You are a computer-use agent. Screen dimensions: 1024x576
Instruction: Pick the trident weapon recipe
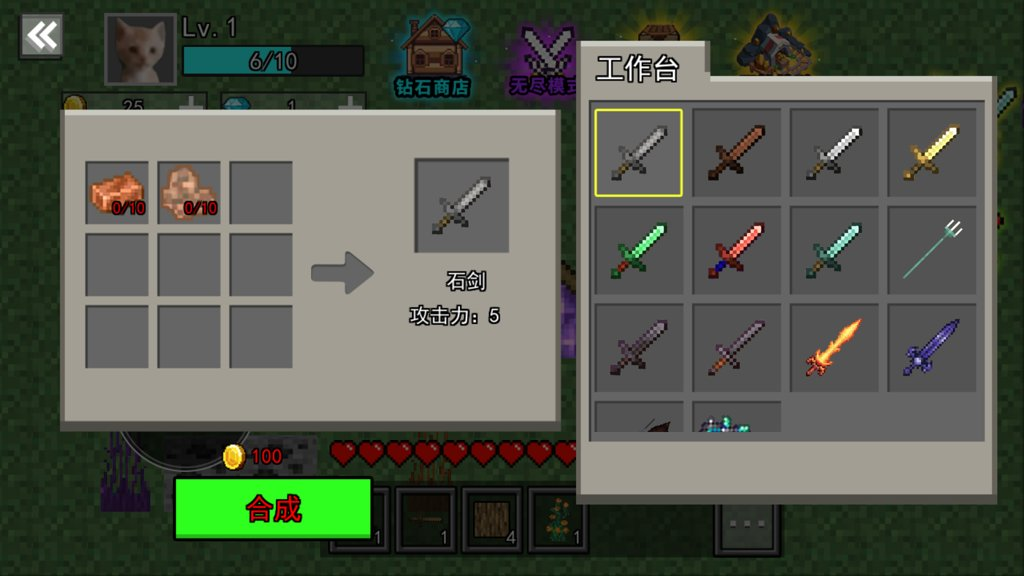tap(932, 250)
